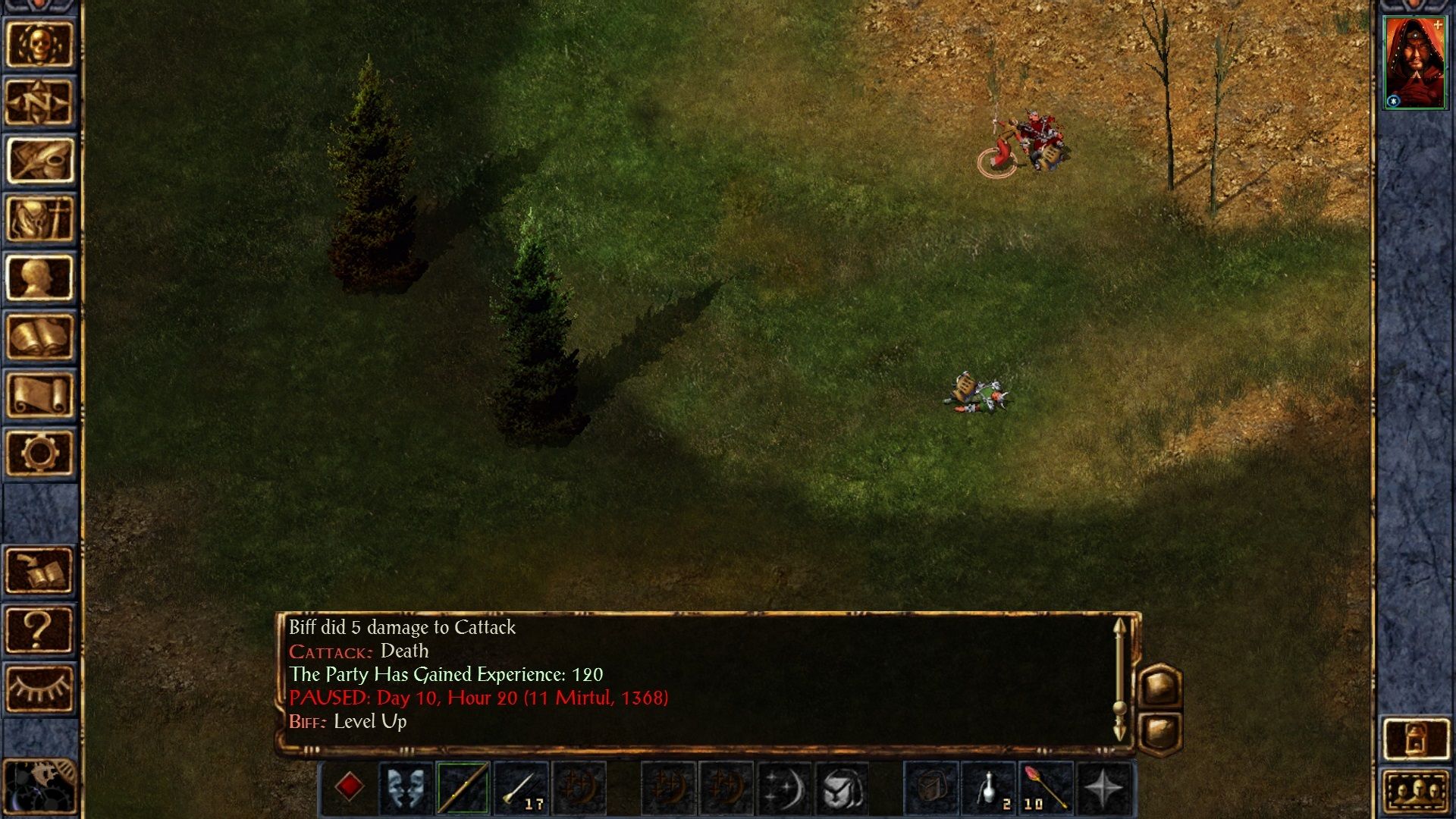
Task: Open the mage spellbook
Action: tap(39, 335)
